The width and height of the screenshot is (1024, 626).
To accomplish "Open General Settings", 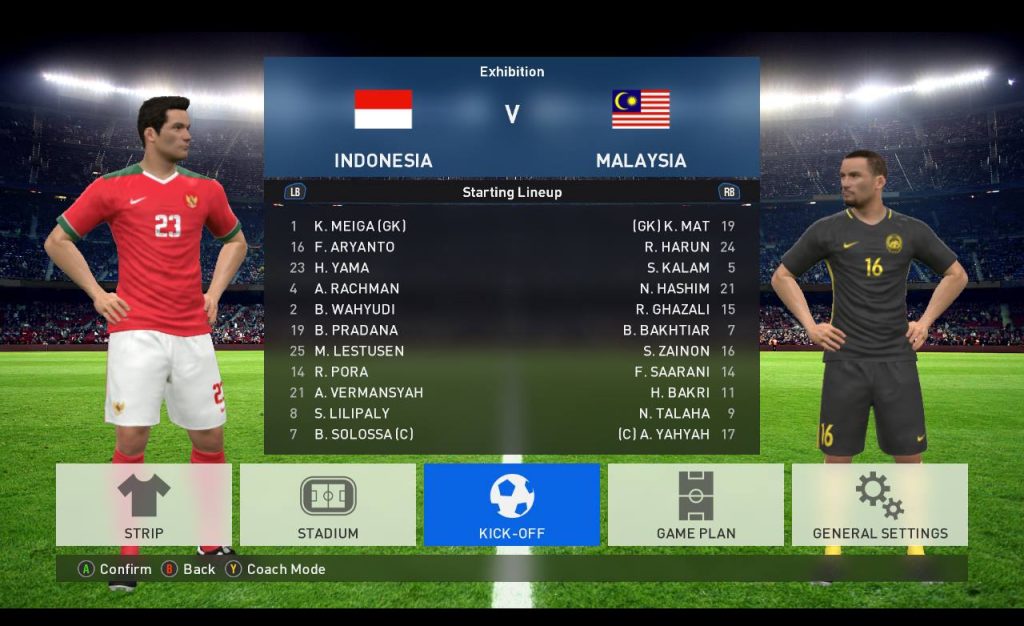I will click(x=880, y=505).
